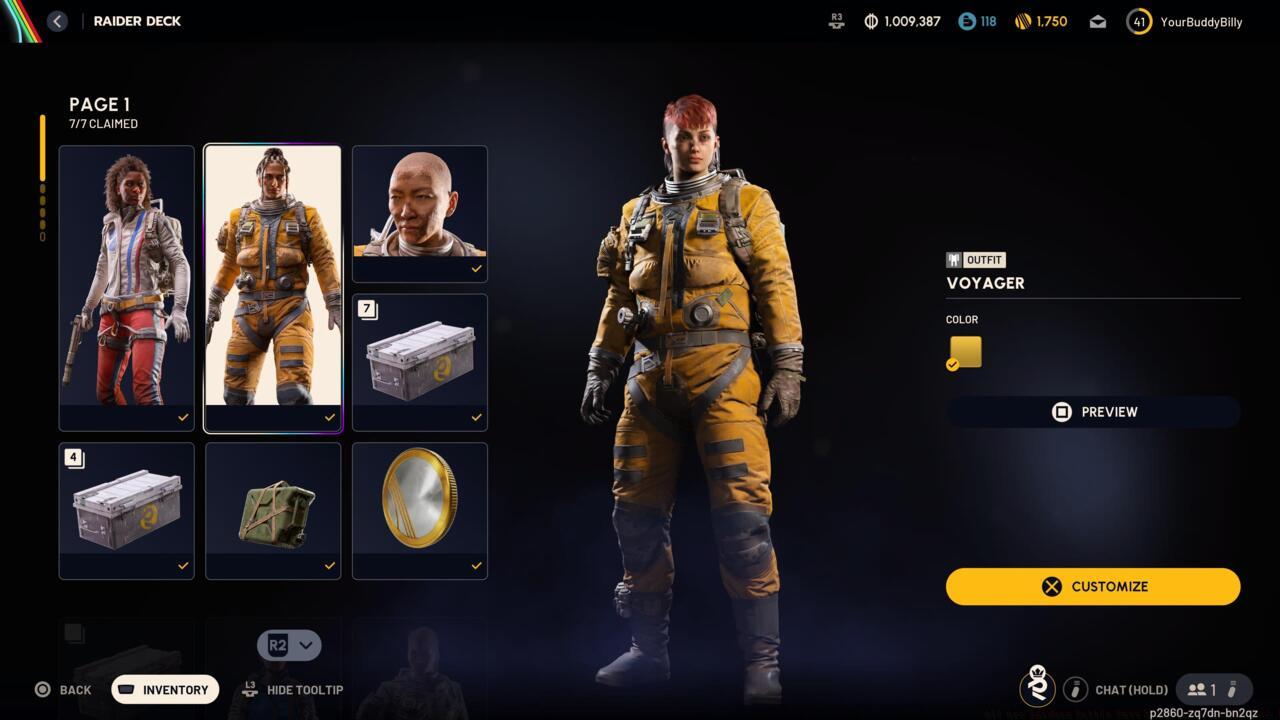Open the chevron arrow next to R2
Image resolution: width=1280 pixels, height=720 pixels.
coord(307,645)
